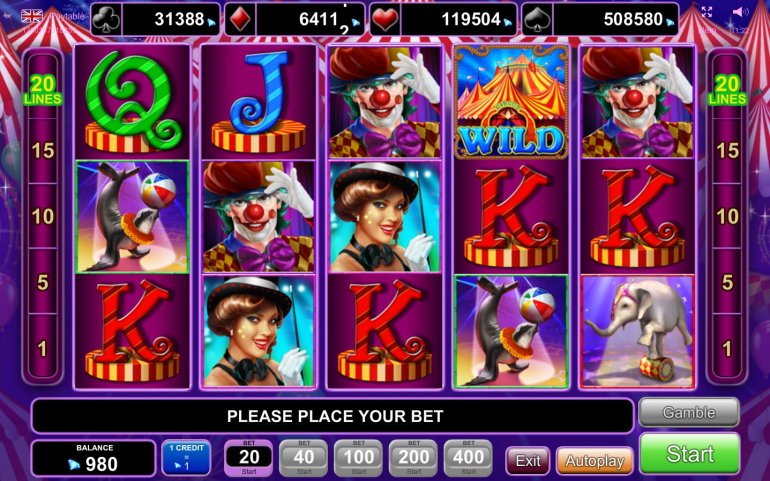This screenshot has height=481, width=770.
Task: Open the Gamble feature
Action: click(689, 412)
